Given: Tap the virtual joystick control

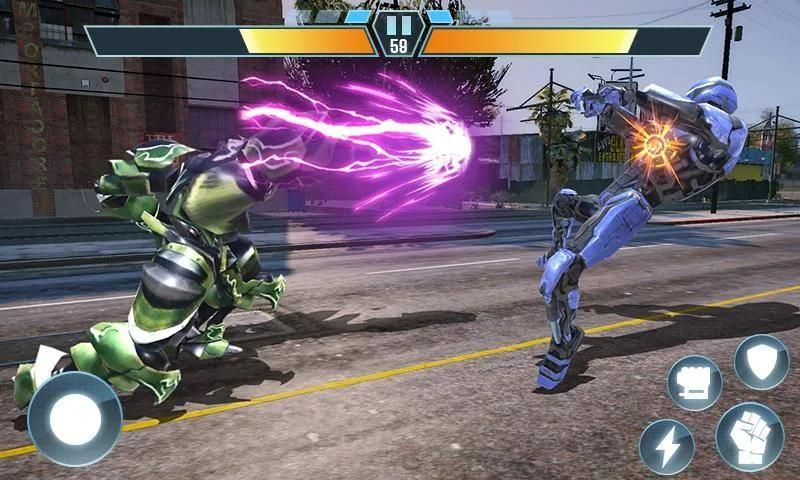Looking at the screenshot, I should pyautogui.click(x=75, y=419).
